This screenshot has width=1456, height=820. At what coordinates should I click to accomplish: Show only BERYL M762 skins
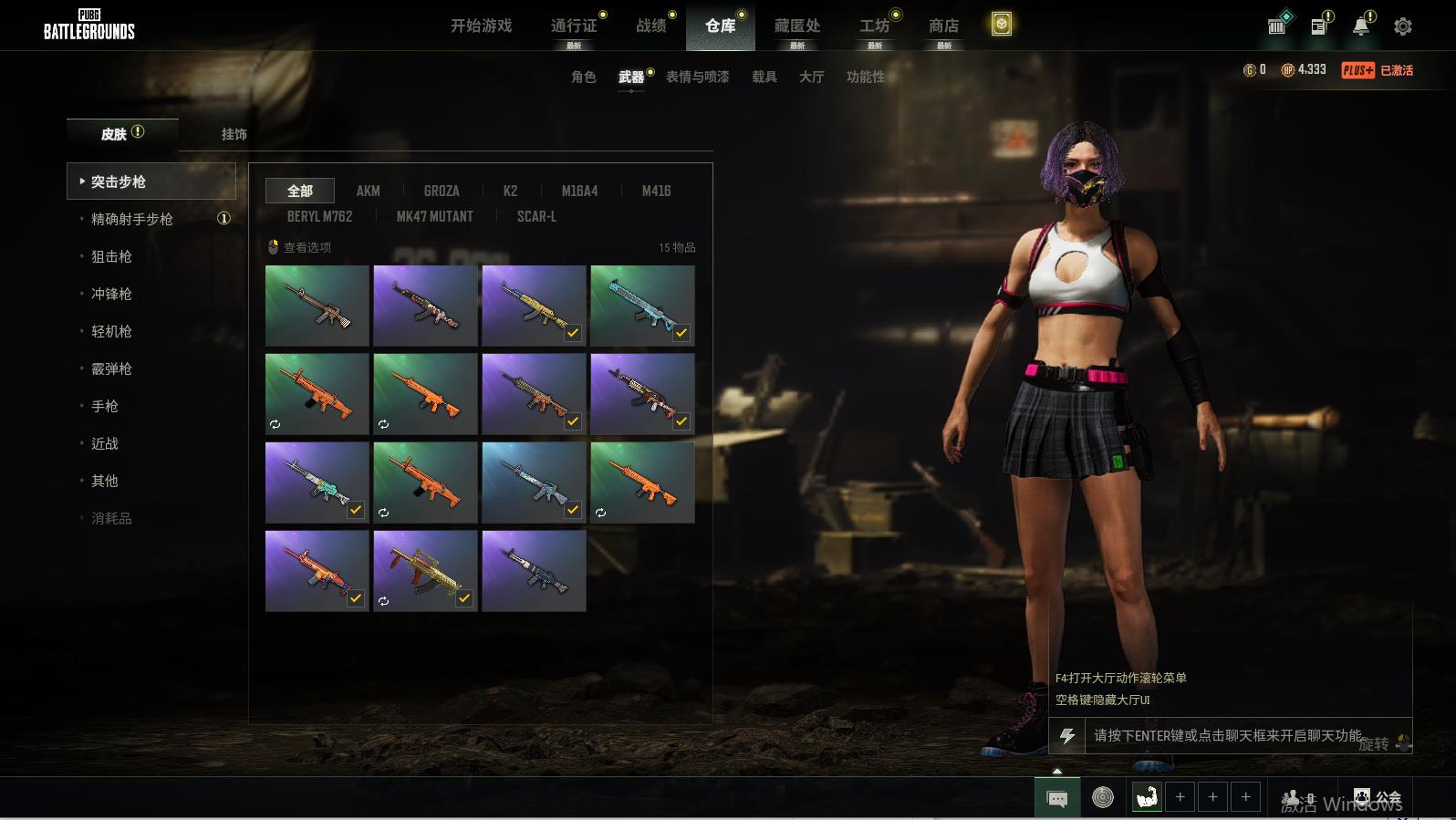pyautogui.click(x=319, y=216)
